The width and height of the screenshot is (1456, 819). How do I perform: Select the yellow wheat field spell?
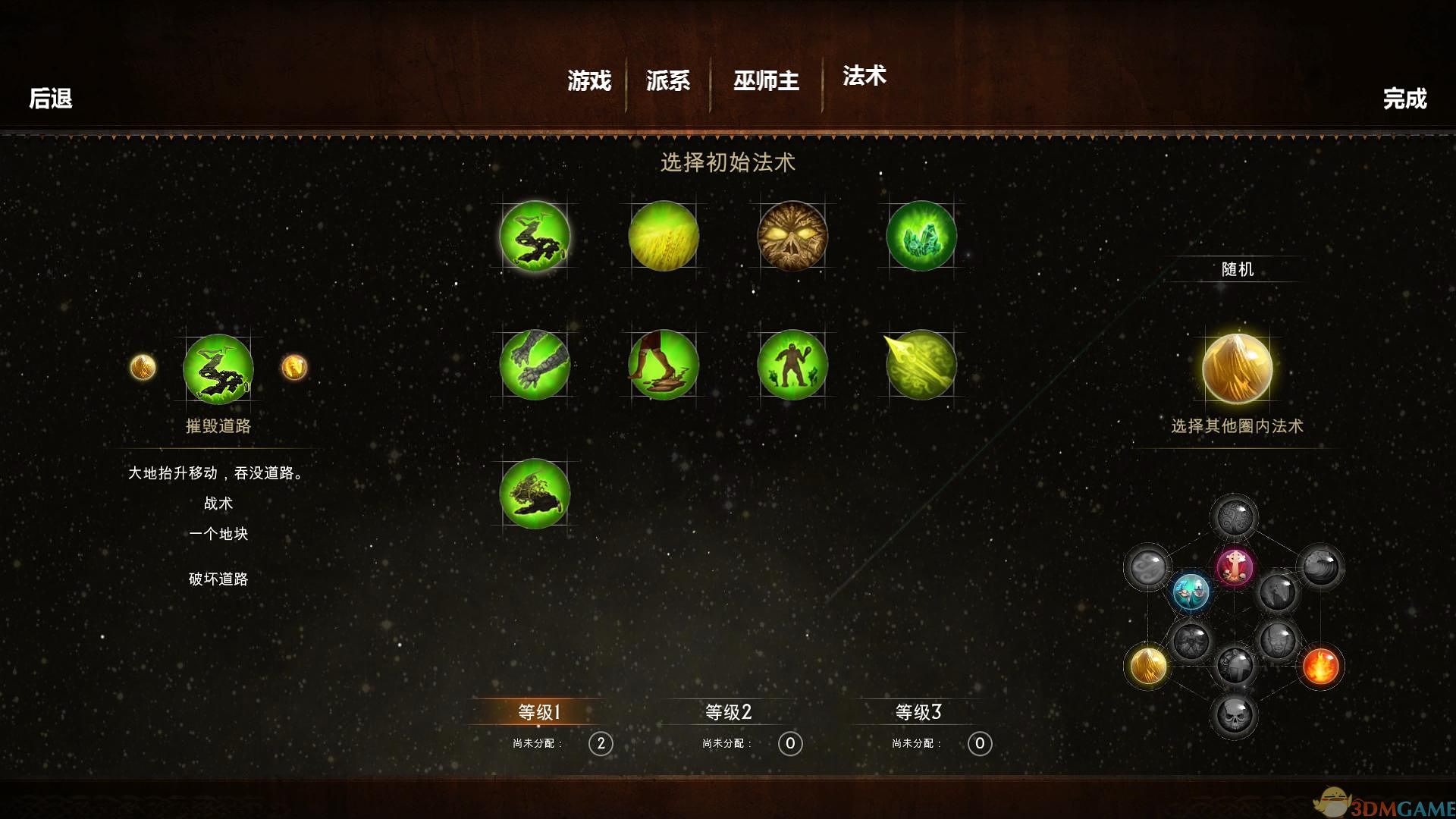664,237
